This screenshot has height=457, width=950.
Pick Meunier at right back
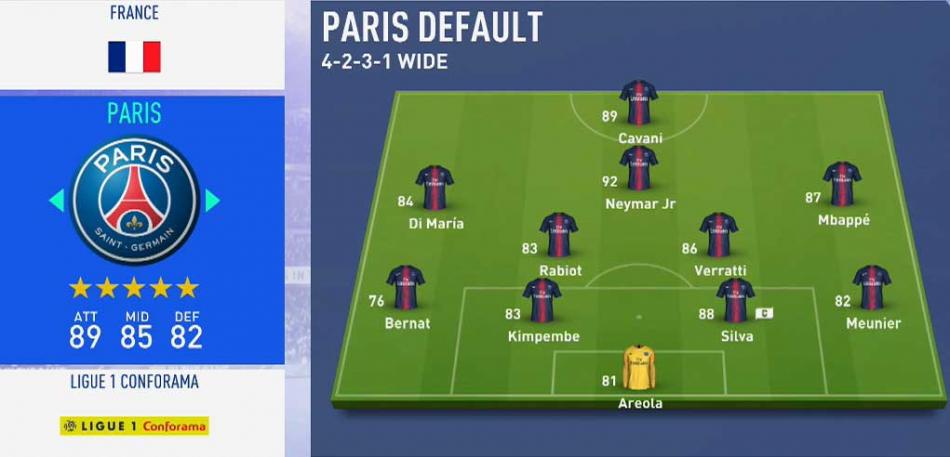[872, 288]
